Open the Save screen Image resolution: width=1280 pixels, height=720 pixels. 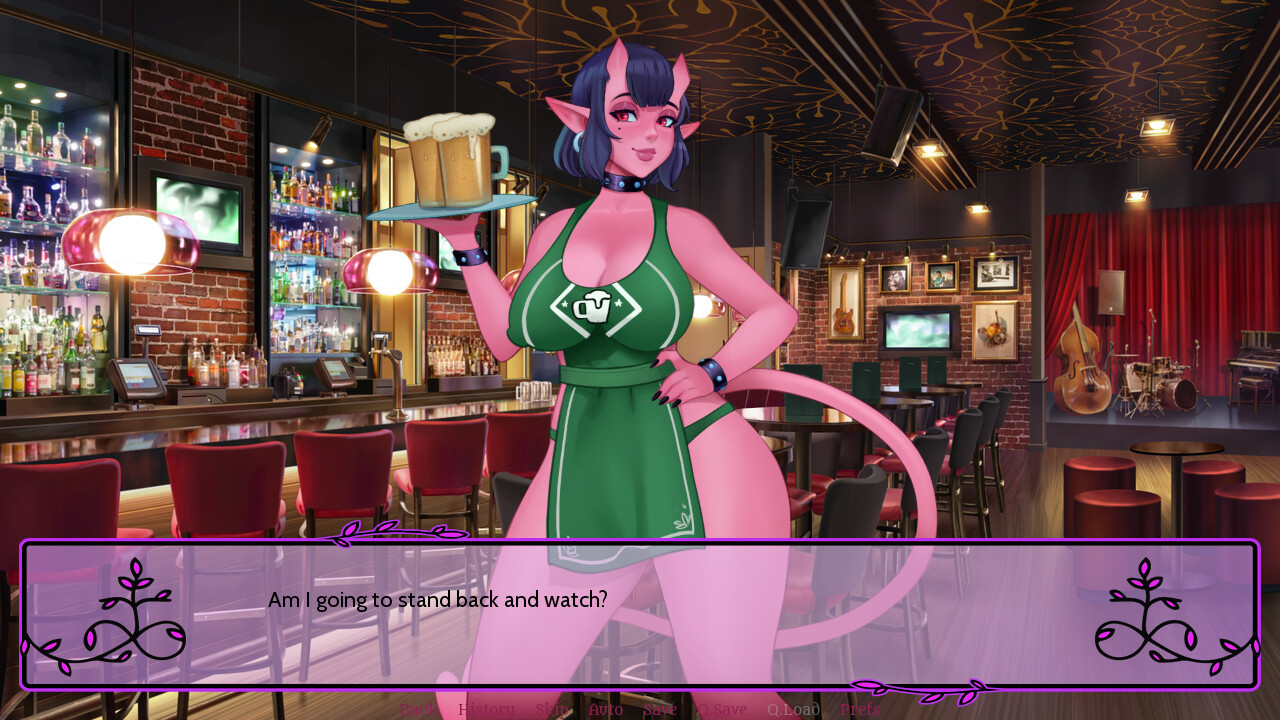(x=658, y=709)
